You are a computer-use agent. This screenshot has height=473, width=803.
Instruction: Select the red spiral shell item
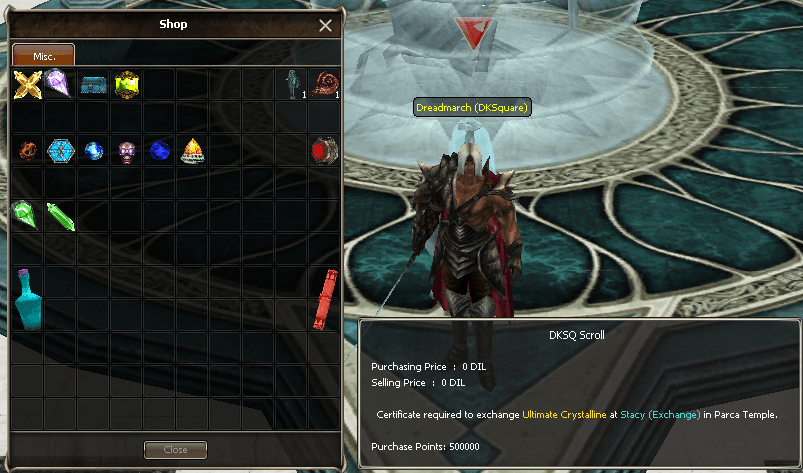pyautogui.click(x=325, y=83)
